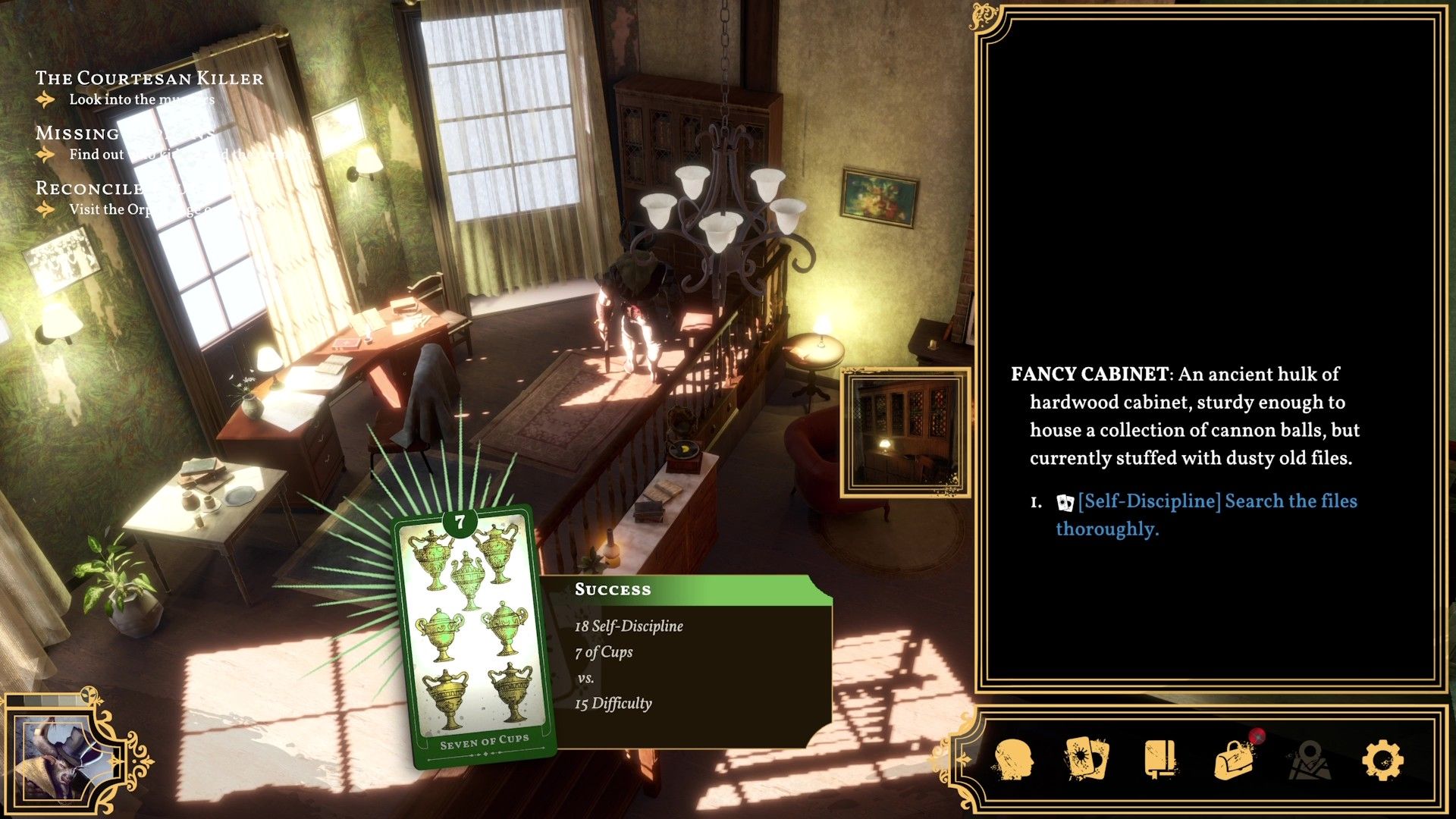Screen dimensions: 1456x819
Task: Open the map pin icon
Action: (1308, 760)
